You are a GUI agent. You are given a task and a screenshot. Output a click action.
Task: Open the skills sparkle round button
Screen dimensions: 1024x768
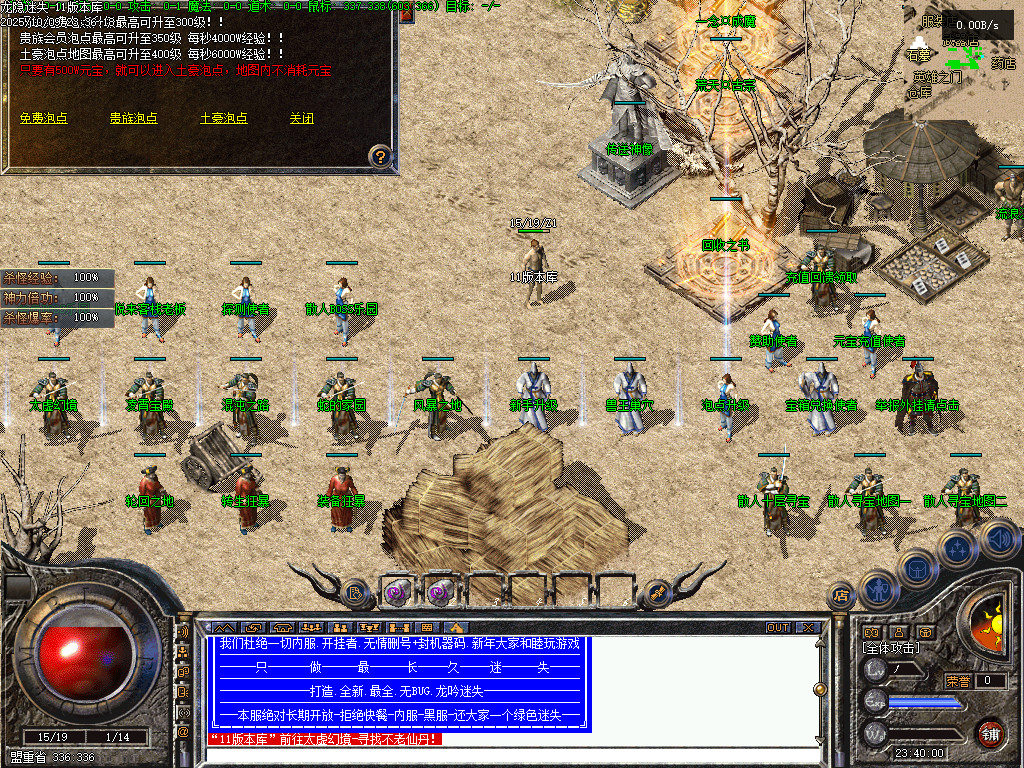(x=957, y=547)
